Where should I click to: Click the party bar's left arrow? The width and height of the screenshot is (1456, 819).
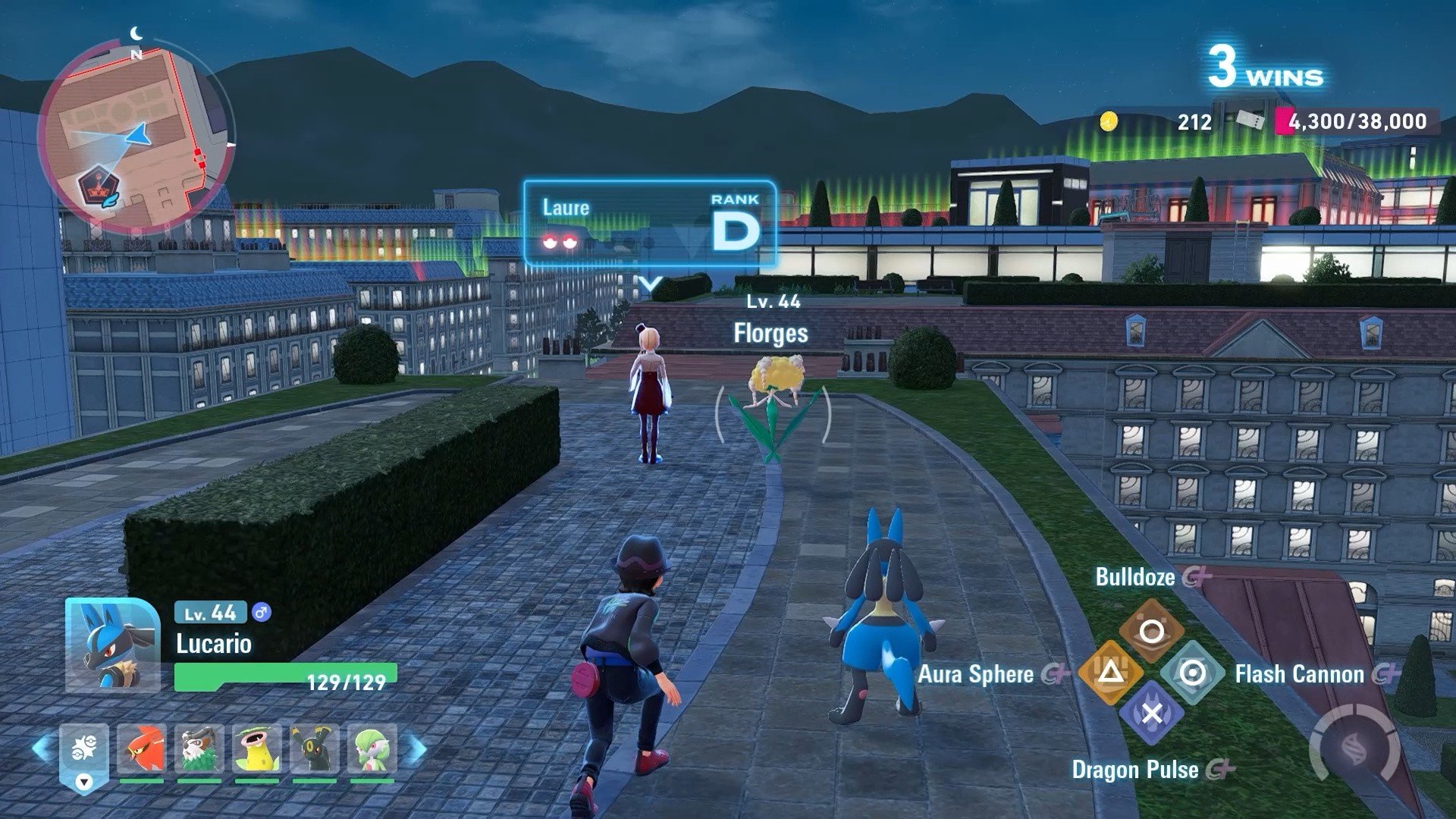click(x=42, y=748)
